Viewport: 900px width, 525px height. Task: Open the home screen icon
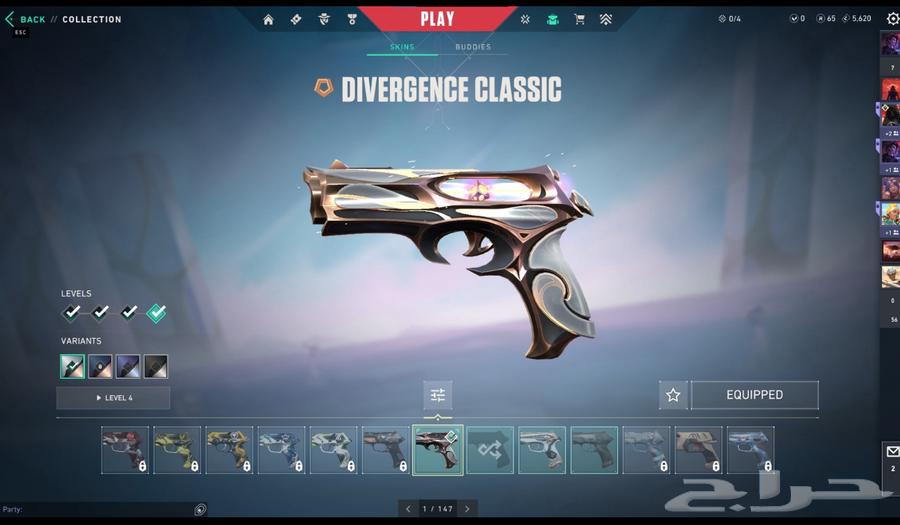(x=268, y=19)
